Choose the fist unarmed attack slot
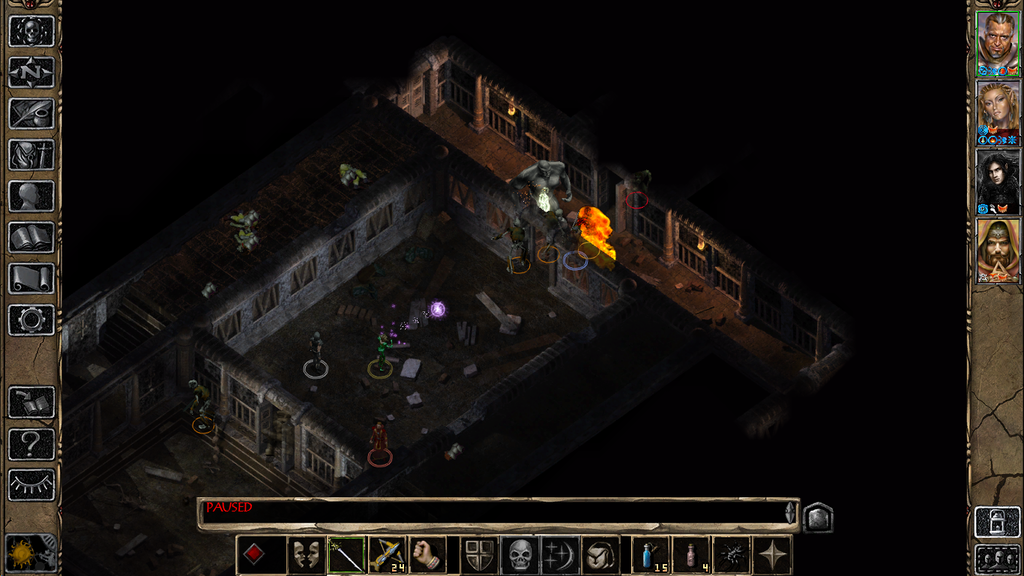 point(427,555)
